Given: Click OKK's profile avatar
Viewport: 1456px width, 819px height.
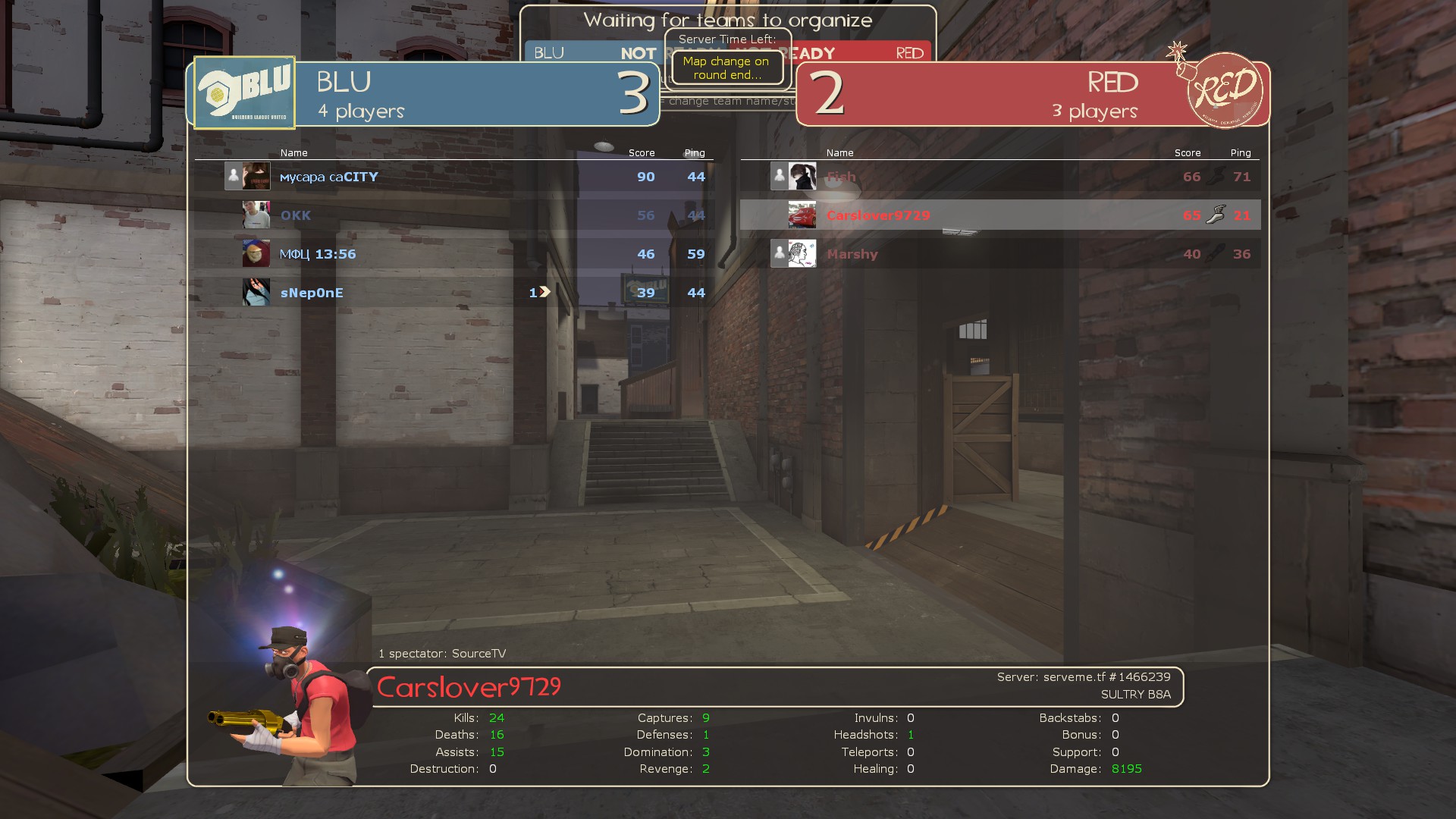Looking at the screenshot, I should [x=256, y=215].
